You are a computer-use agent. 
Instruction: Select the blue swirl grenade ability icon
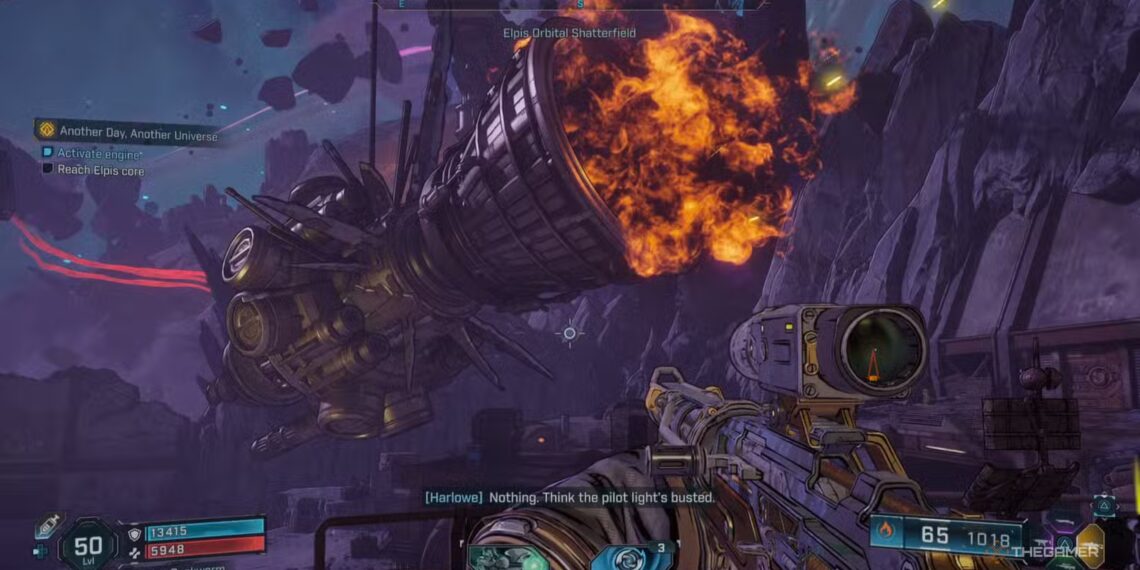(630, 555)
